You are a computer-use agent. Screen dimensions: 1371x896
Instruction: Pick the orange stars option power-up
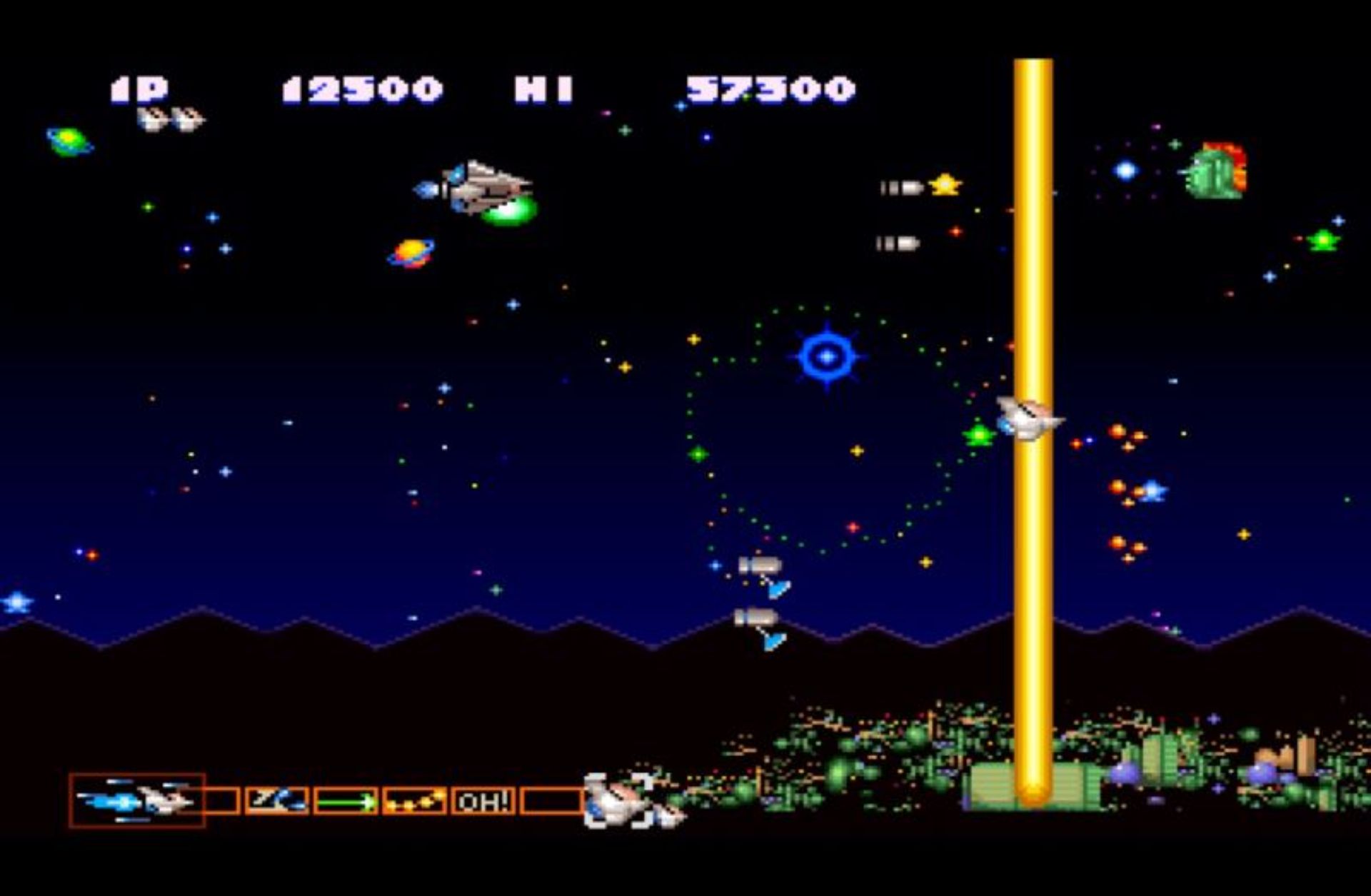414,801
